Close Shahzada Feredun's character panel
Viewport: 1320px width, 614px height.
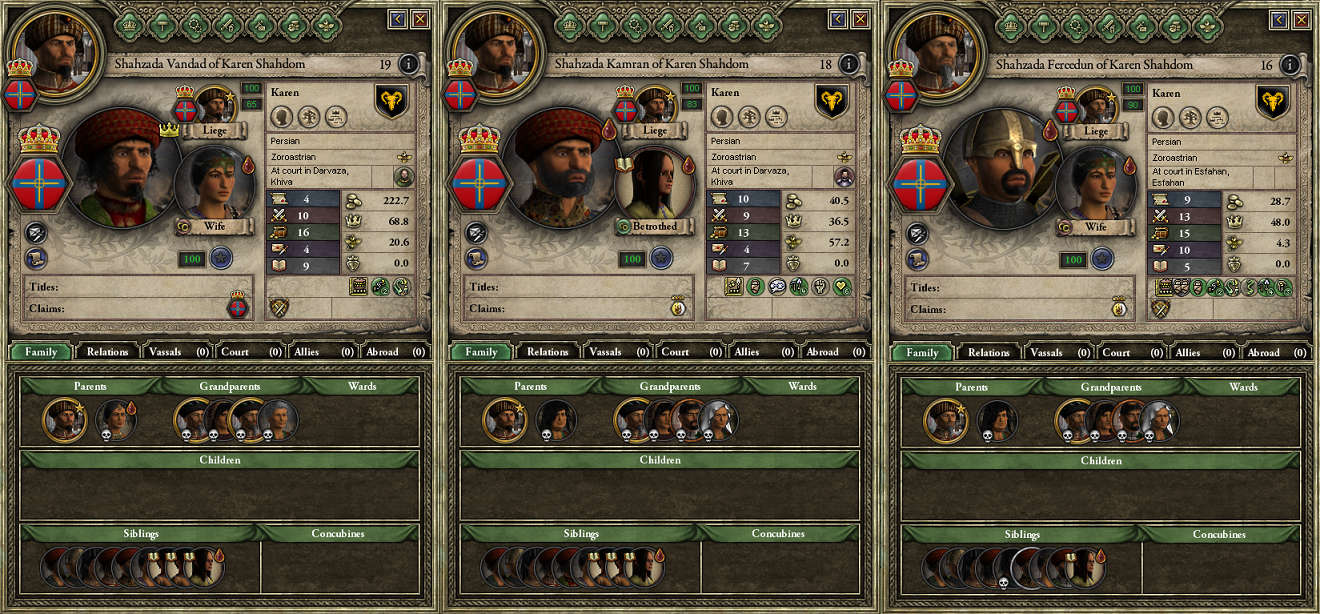pos(1300,19)
